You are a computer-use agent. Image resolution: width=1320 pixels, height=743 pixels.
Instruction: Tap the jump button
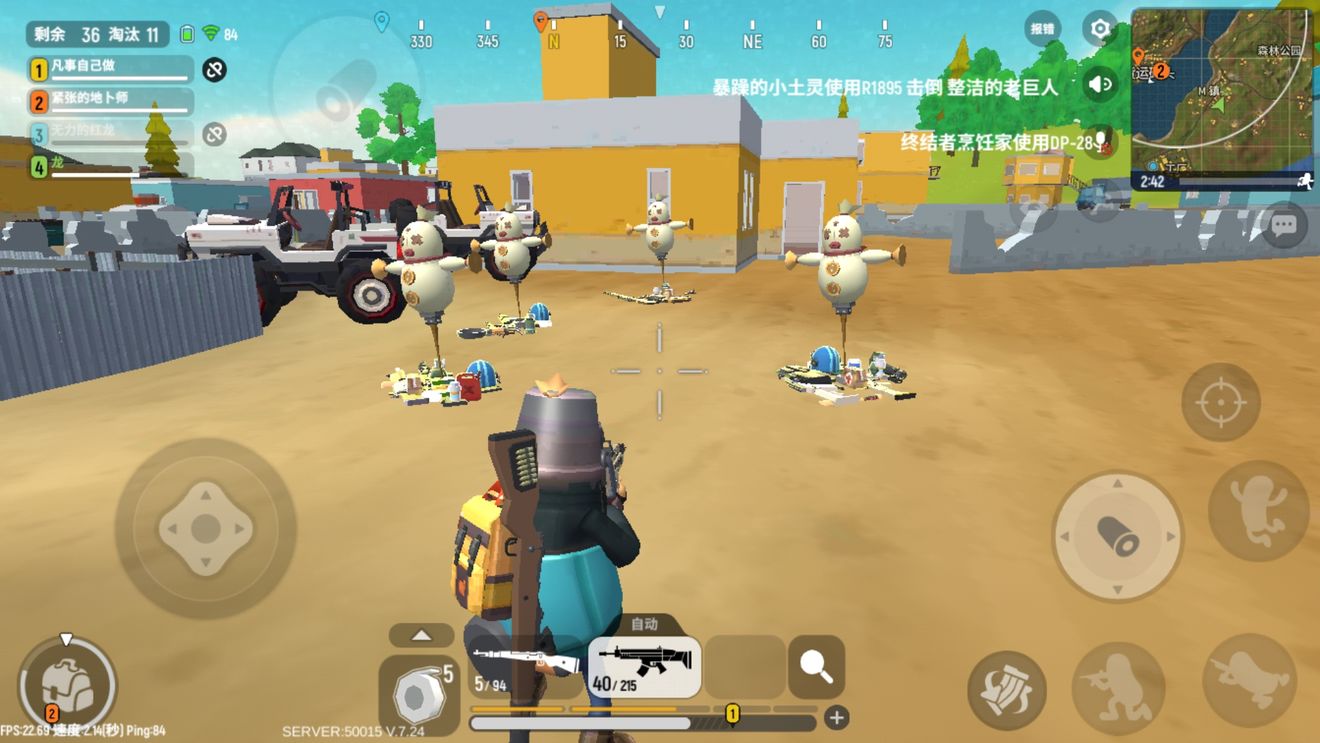tap(1258, 510)
